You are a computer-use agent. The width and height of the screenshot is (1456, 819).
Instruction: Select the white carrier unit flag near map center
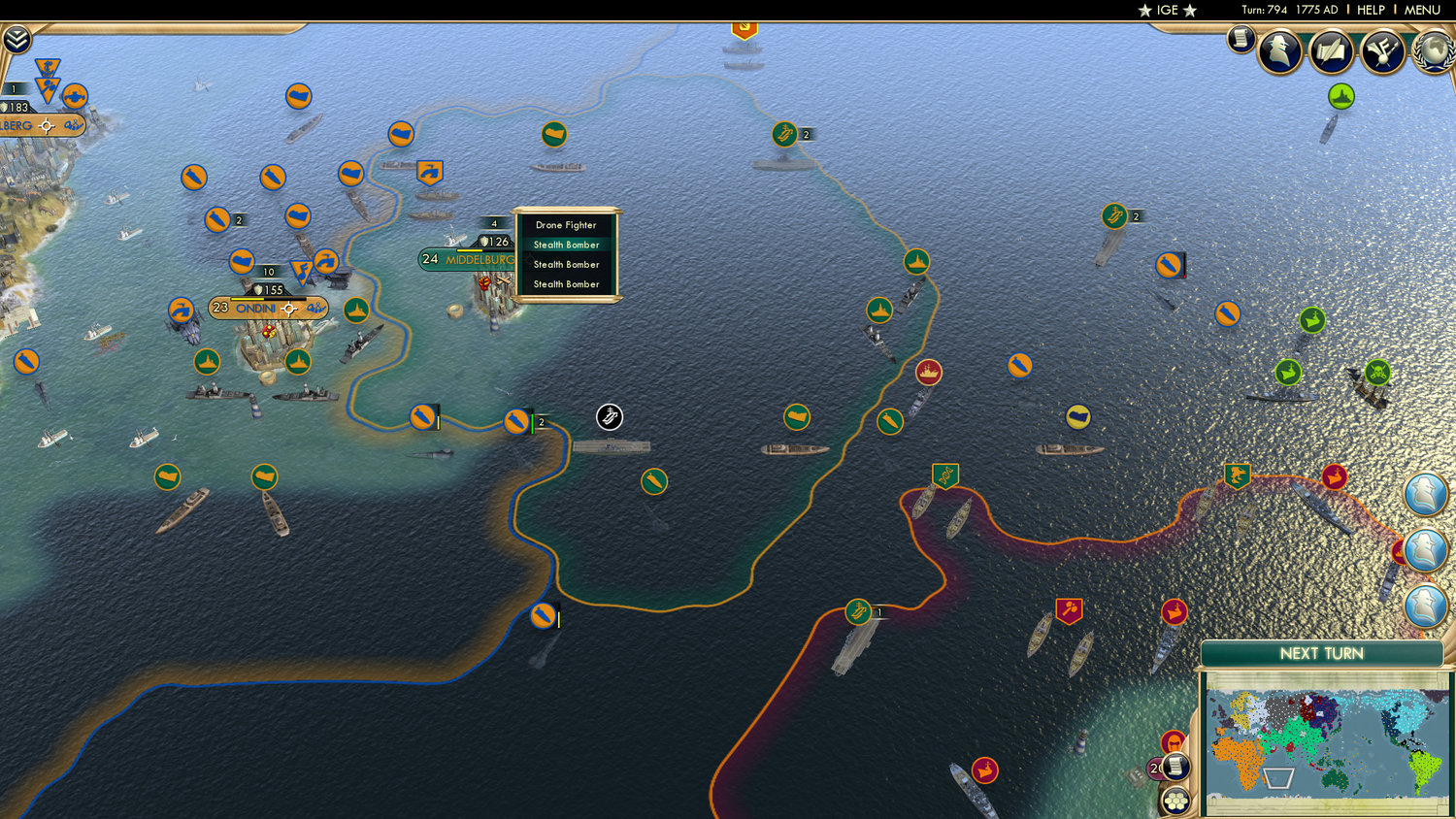pyautogui.click(x=610, y=417)
